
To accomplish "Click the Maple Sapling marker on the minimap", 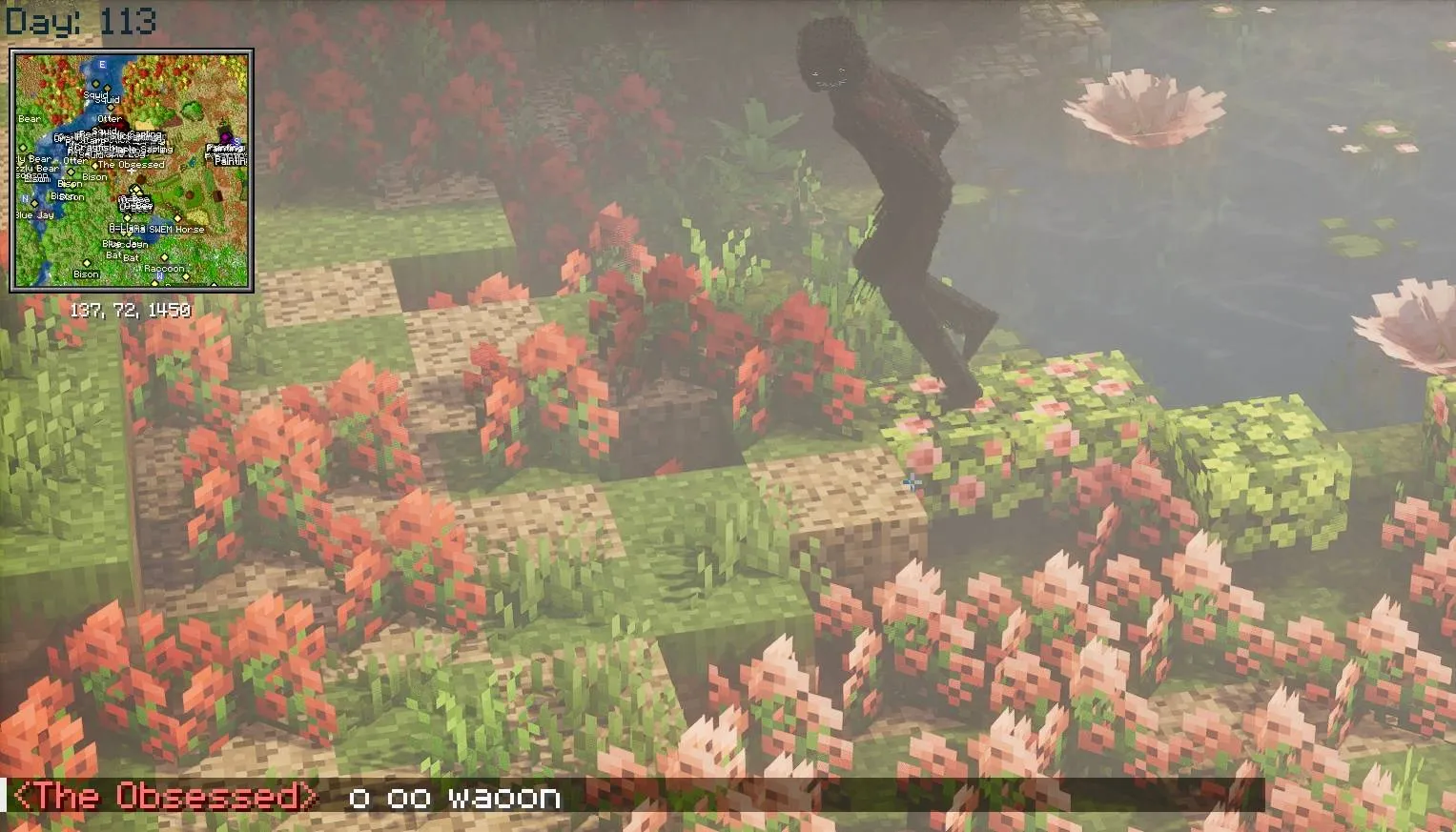I will coord(141,151).
